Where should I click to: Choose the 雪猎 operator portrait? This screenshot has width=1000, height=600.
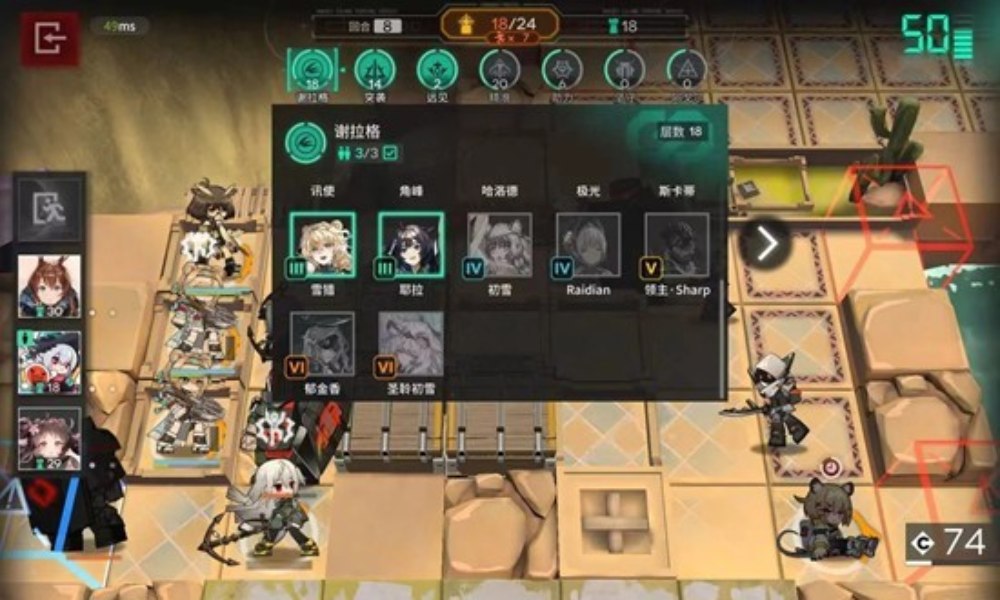(322, 245)
